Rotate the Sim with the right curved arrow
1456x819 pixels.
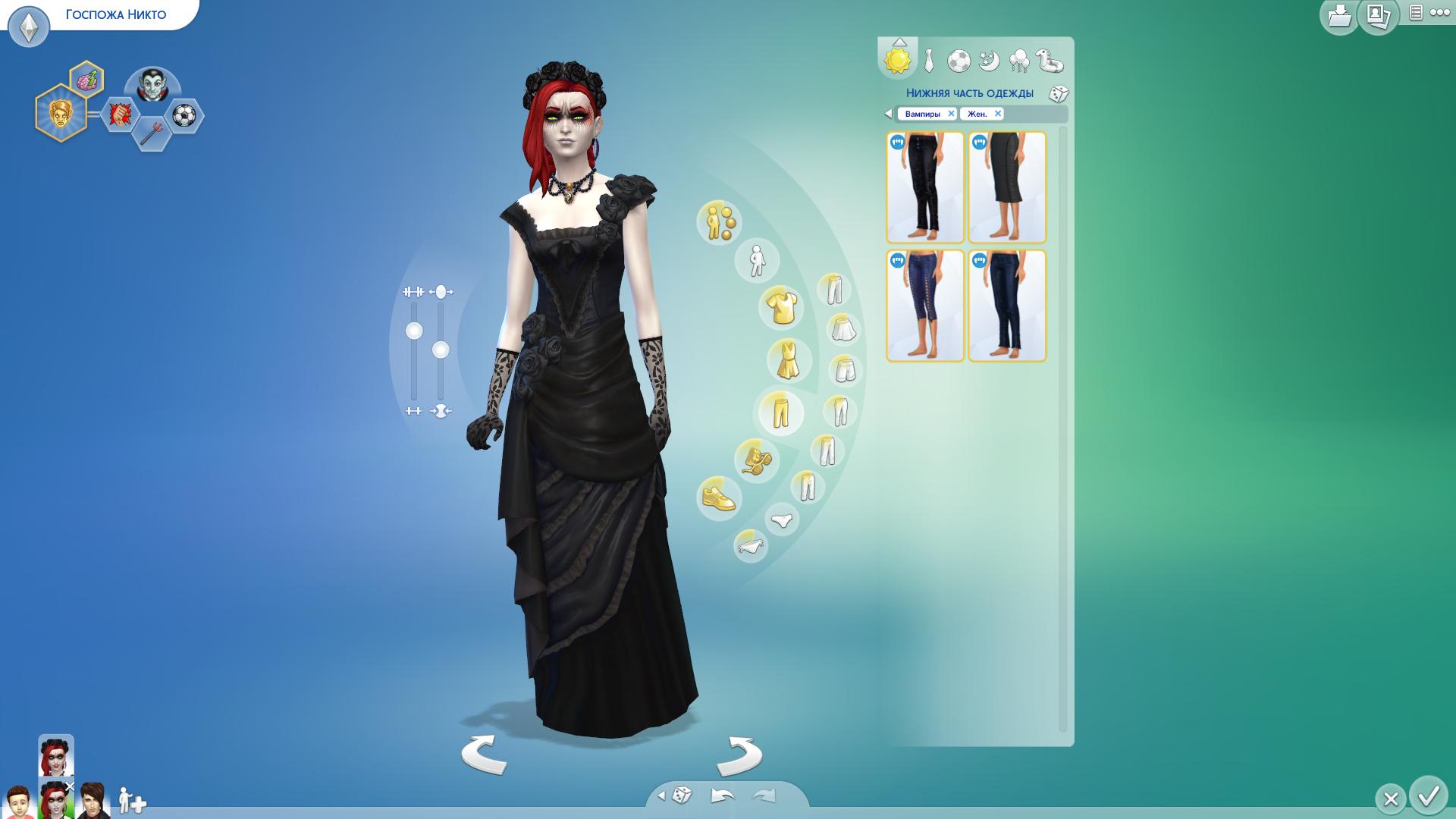(739, 755)
